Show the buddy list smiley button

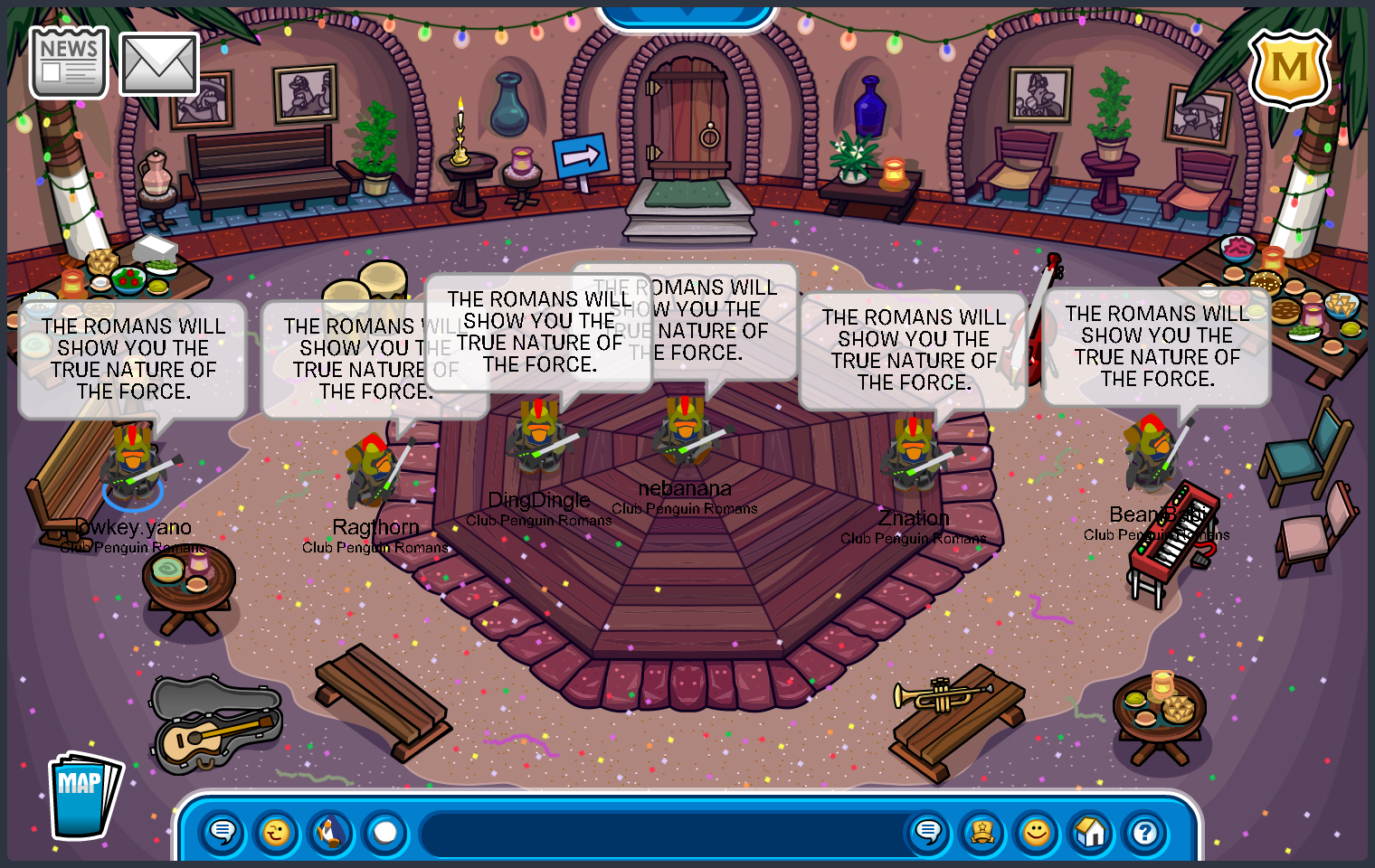tap(1037, 832)
